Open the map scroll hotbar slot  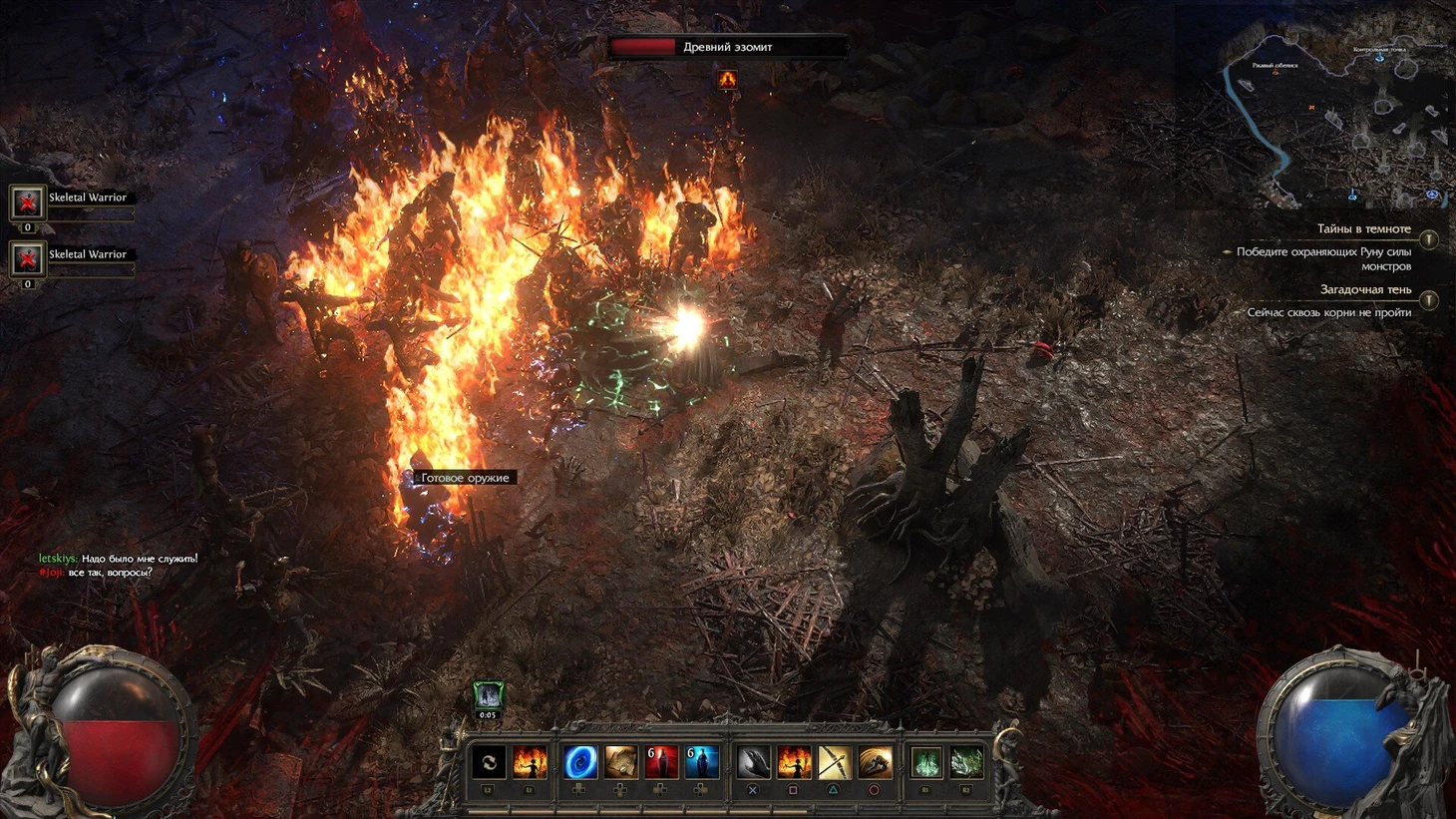(620, 763)
